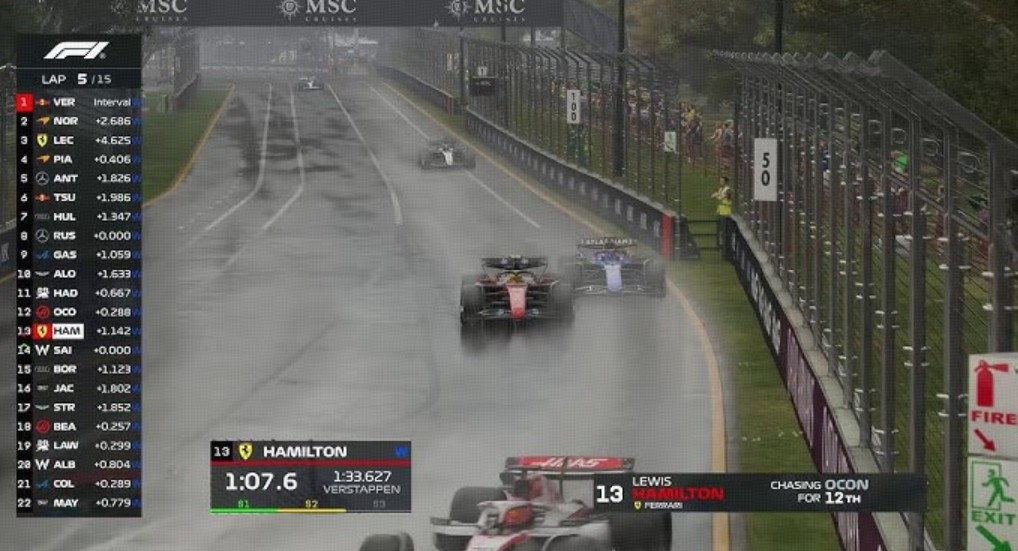Choose the TSU driver row
Viewport: 1018px width, 551px height.
[78, 197]
